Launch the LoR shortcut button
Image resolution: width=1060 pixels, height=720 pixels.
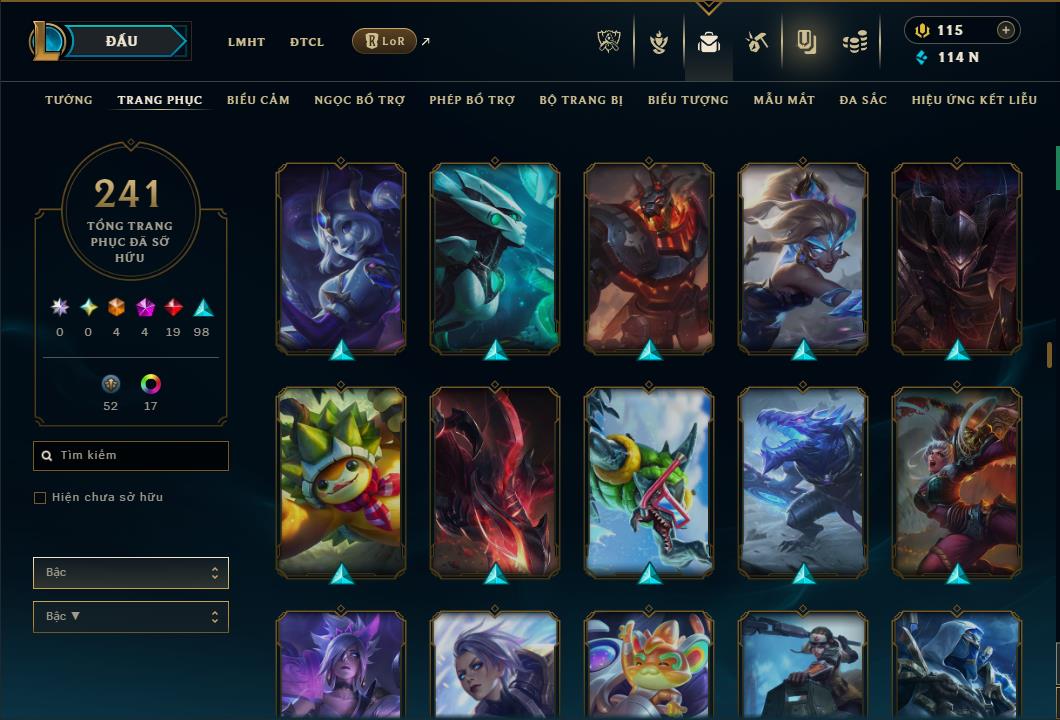[385, 41]
